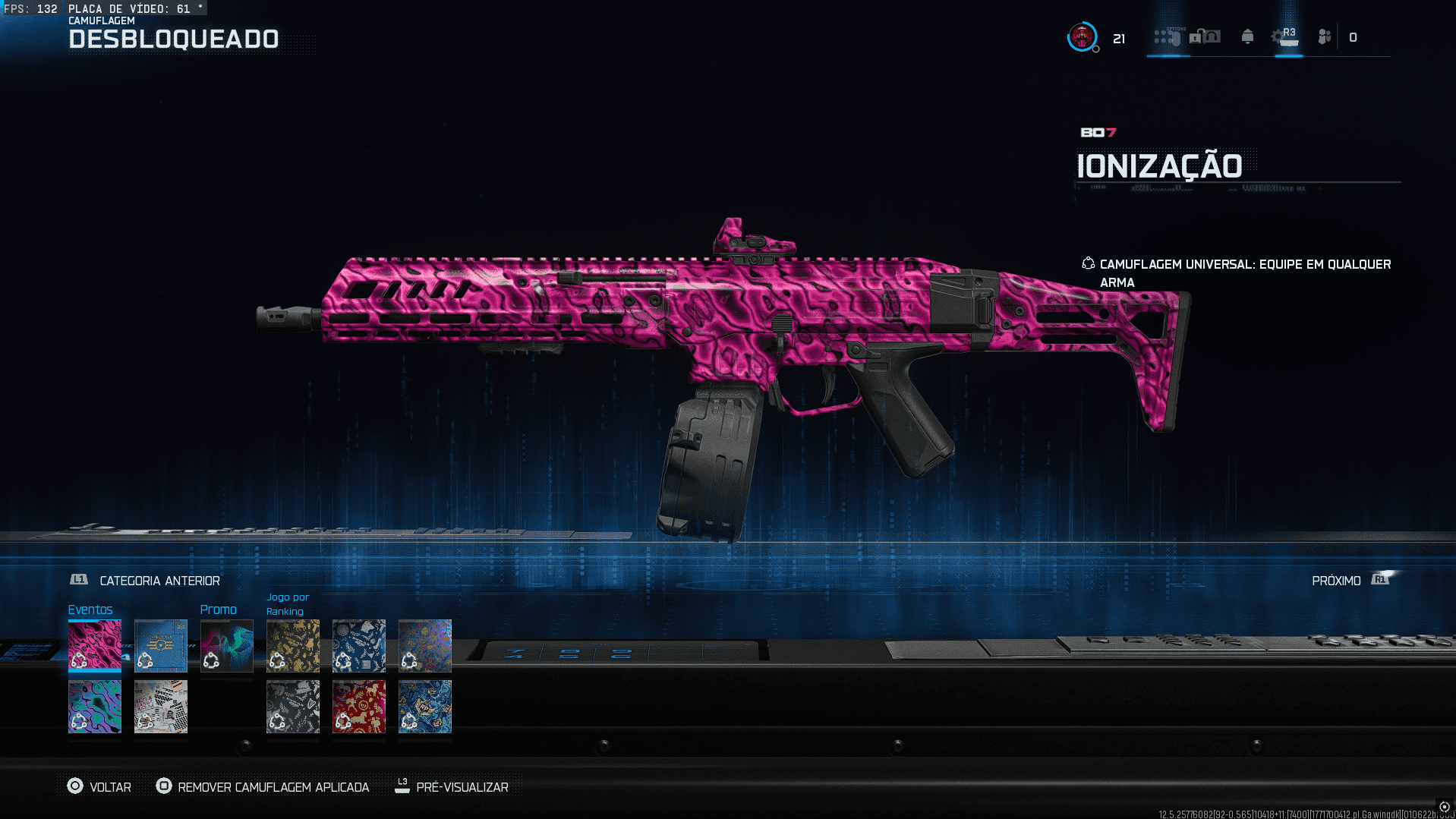Choose the blue marbled gold ranked camo
The height and width of the screenshot is (819, 1456).
pyautogui.click(x=425, y=706)
